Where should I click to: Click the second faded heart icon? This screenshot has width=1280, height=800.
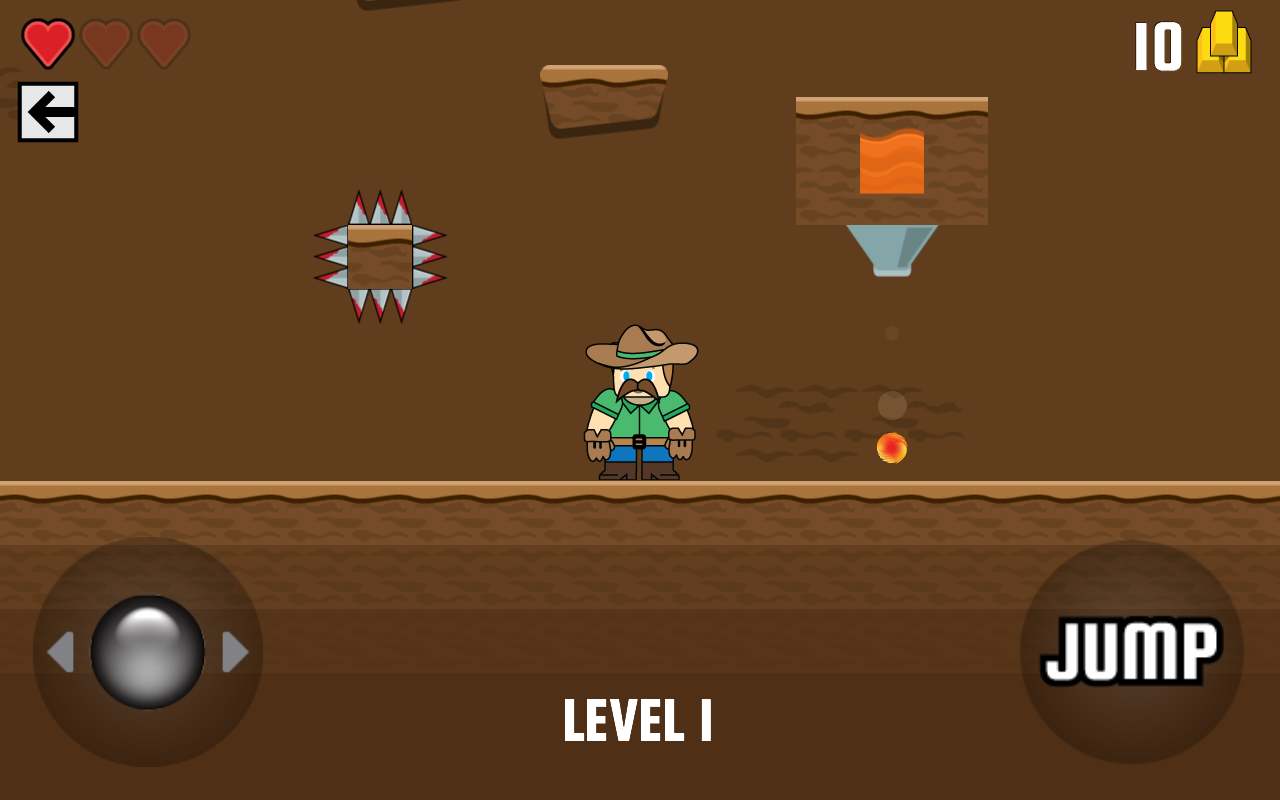(104, 43)
